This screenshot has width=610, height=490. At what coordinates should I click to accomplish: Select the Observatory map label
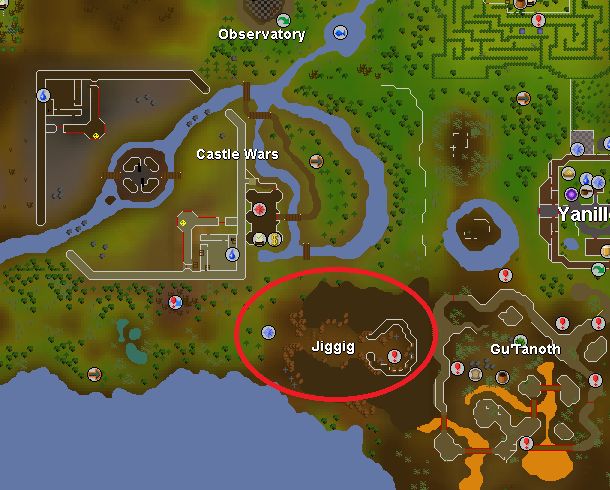(261, 35)
